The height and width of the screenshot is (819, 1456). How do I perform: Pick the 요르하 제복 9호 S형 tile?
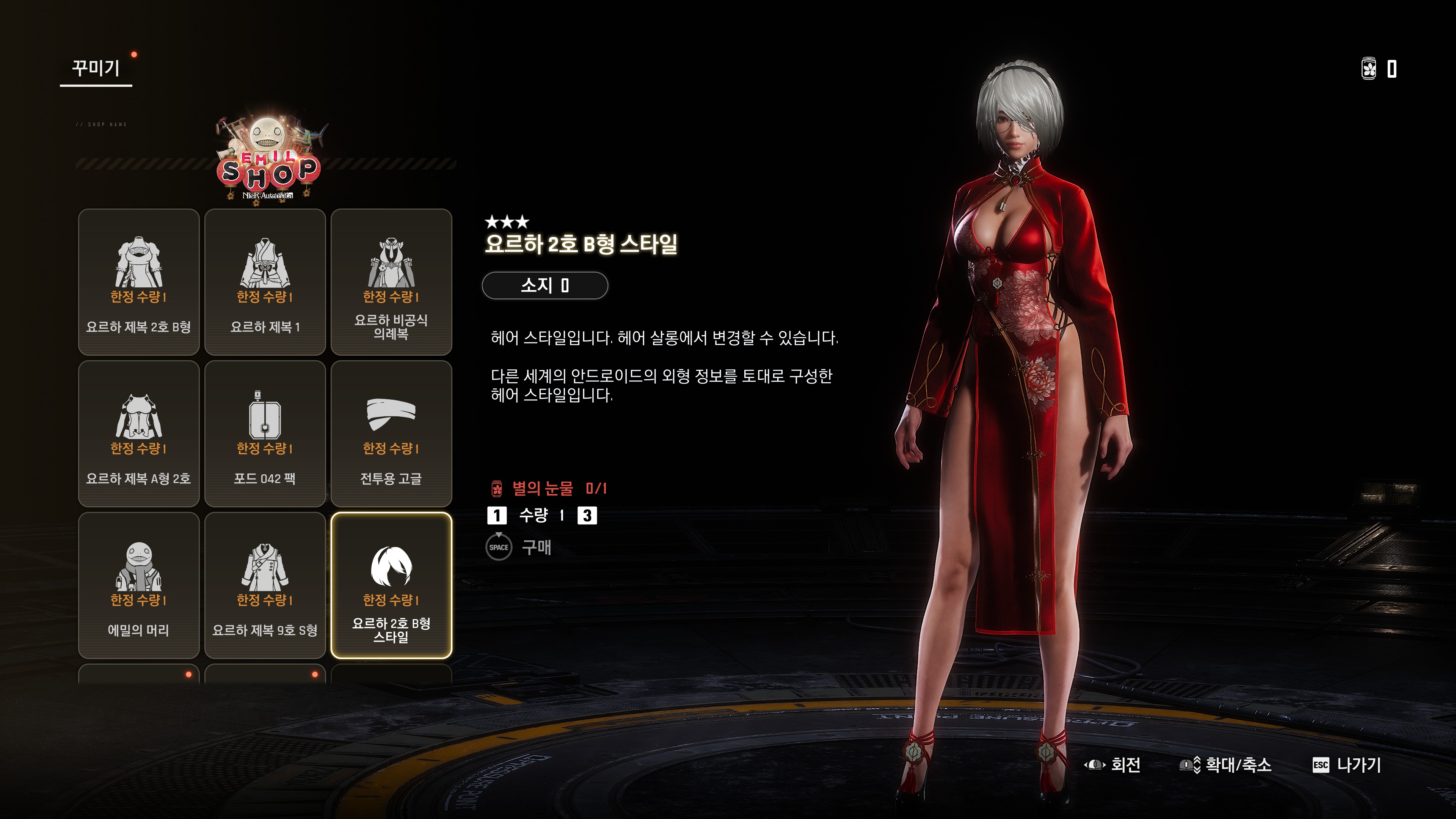pos(265,585)
